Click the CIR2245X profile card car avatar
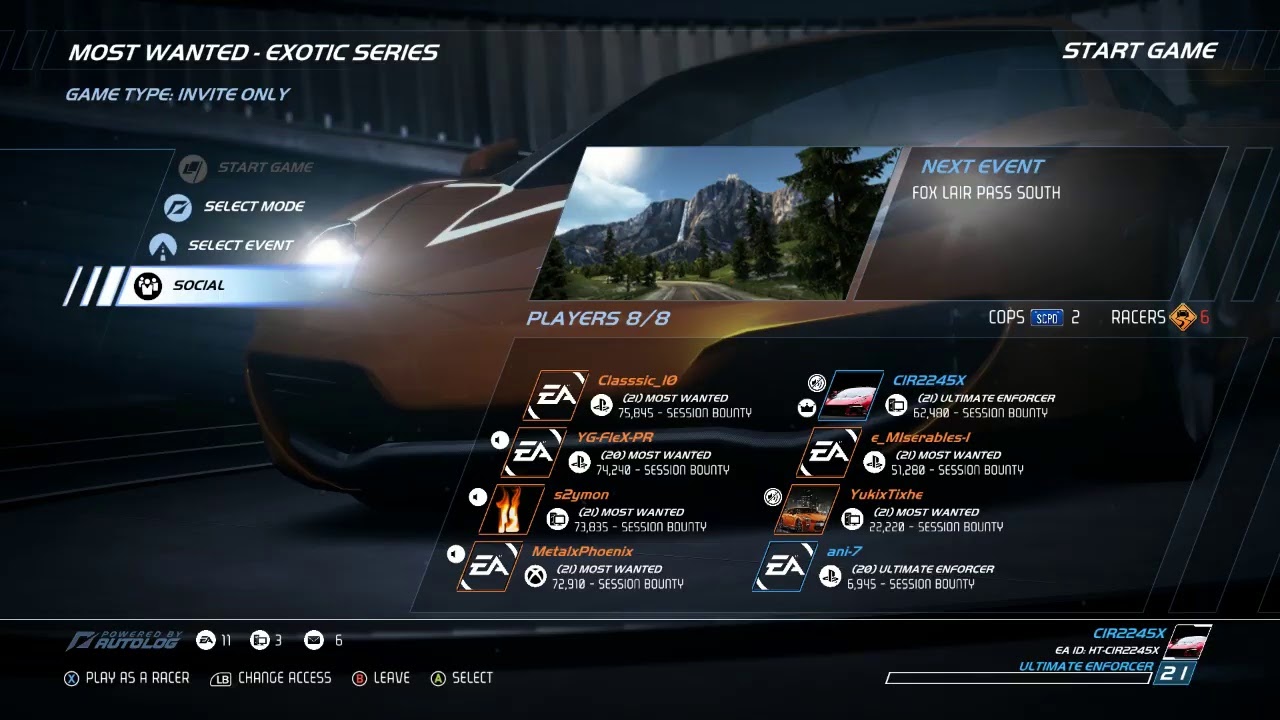 pyautogui.click(x=1189, y=640)
